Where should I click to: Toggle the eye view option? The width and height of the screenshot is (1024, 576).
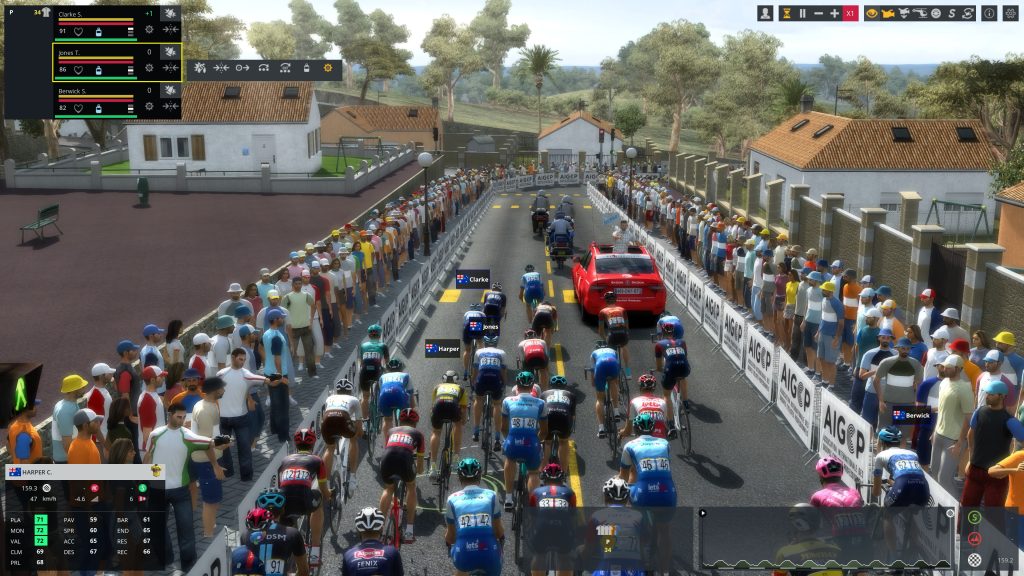pos(873,13)
